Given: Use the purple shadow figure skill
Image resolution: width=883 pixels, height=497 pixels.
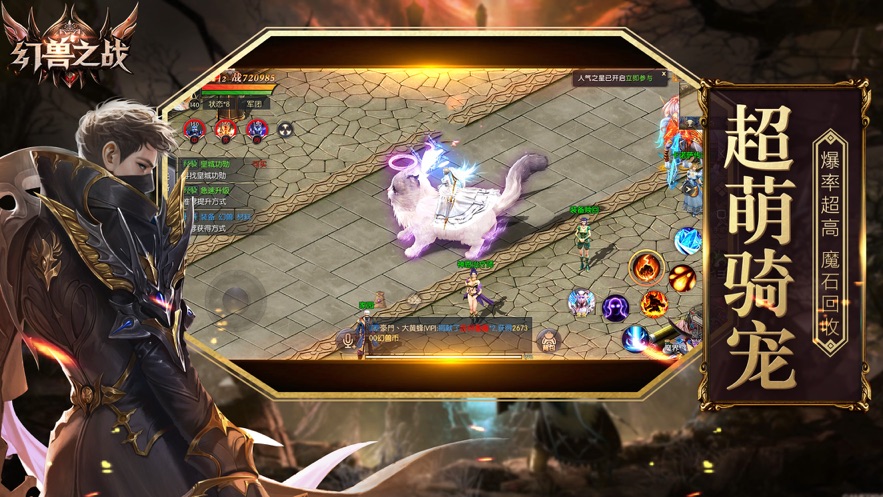Looking at the screenshot, I should coord(614,307).
